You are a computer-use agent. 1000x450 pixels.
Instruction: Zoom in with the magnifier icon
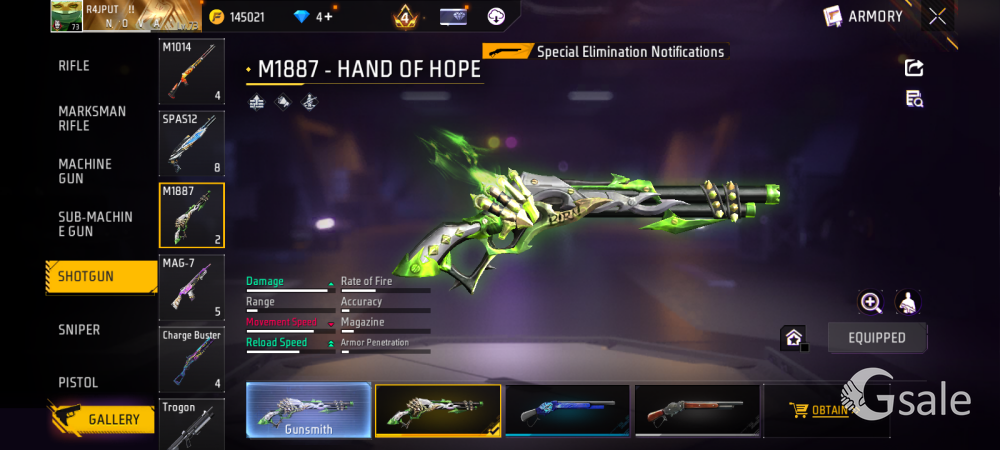(871, 303)
